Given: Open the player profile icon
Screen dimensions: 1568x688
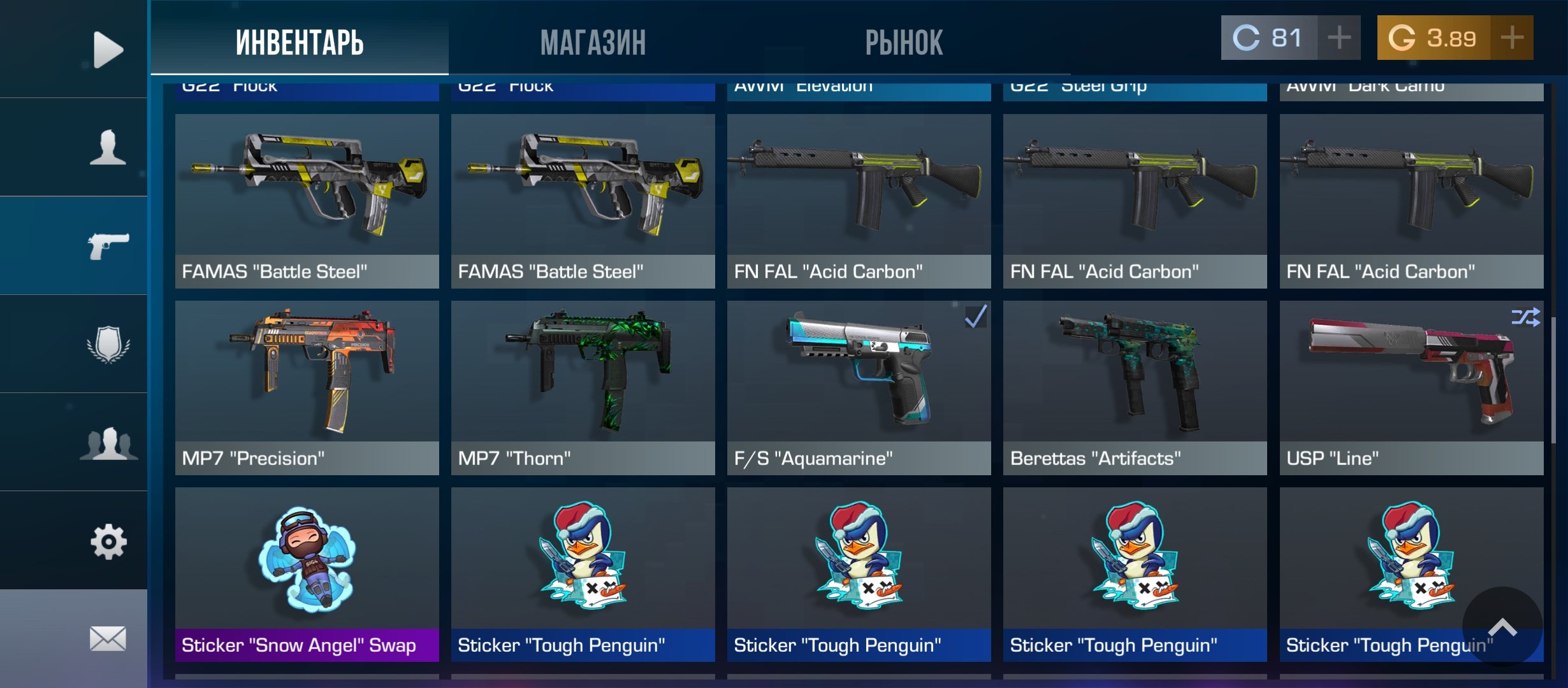Looking at the screenshot, I should [107, 147].
